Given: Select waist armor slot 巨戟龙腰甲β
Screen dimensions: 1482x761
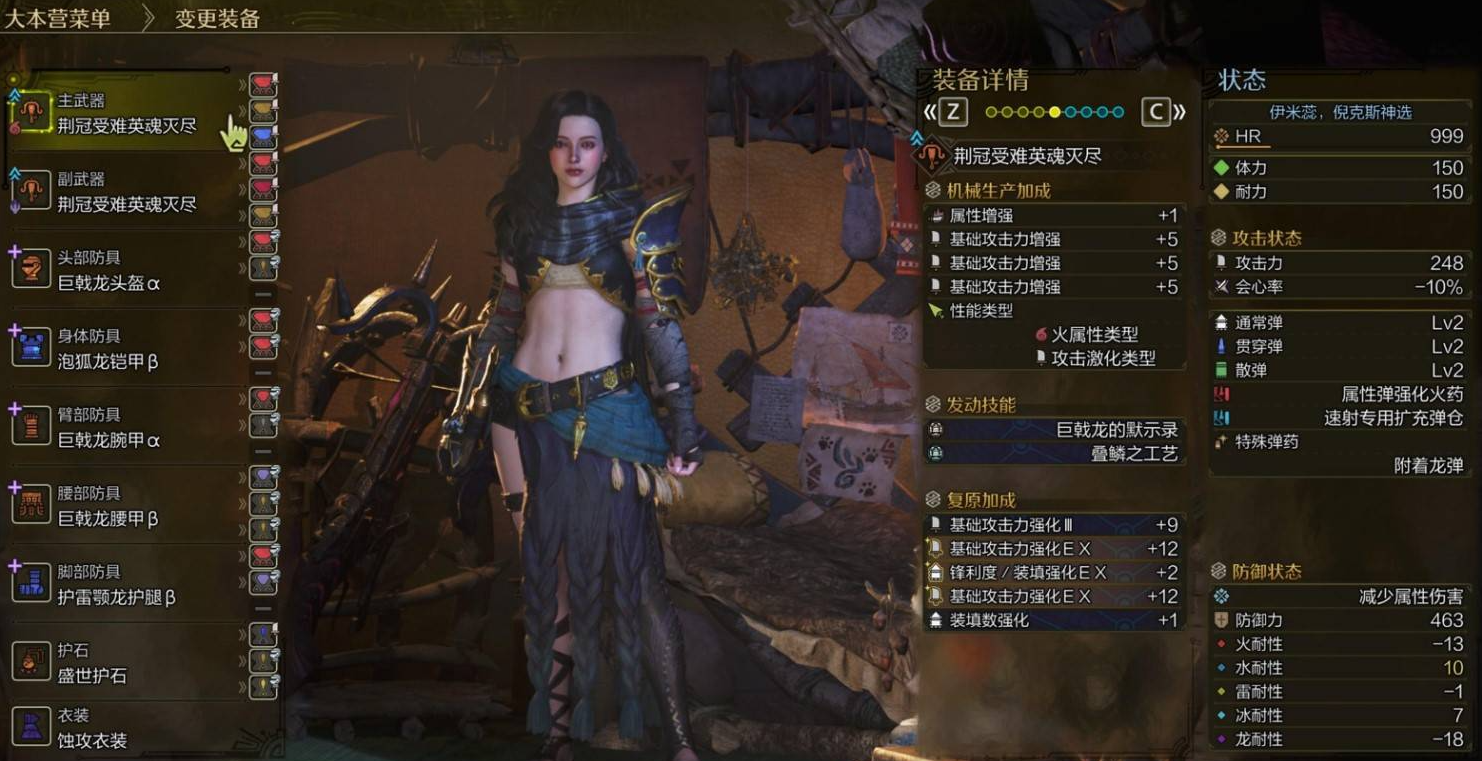Looking at the screenshot, I should (108, 506).
